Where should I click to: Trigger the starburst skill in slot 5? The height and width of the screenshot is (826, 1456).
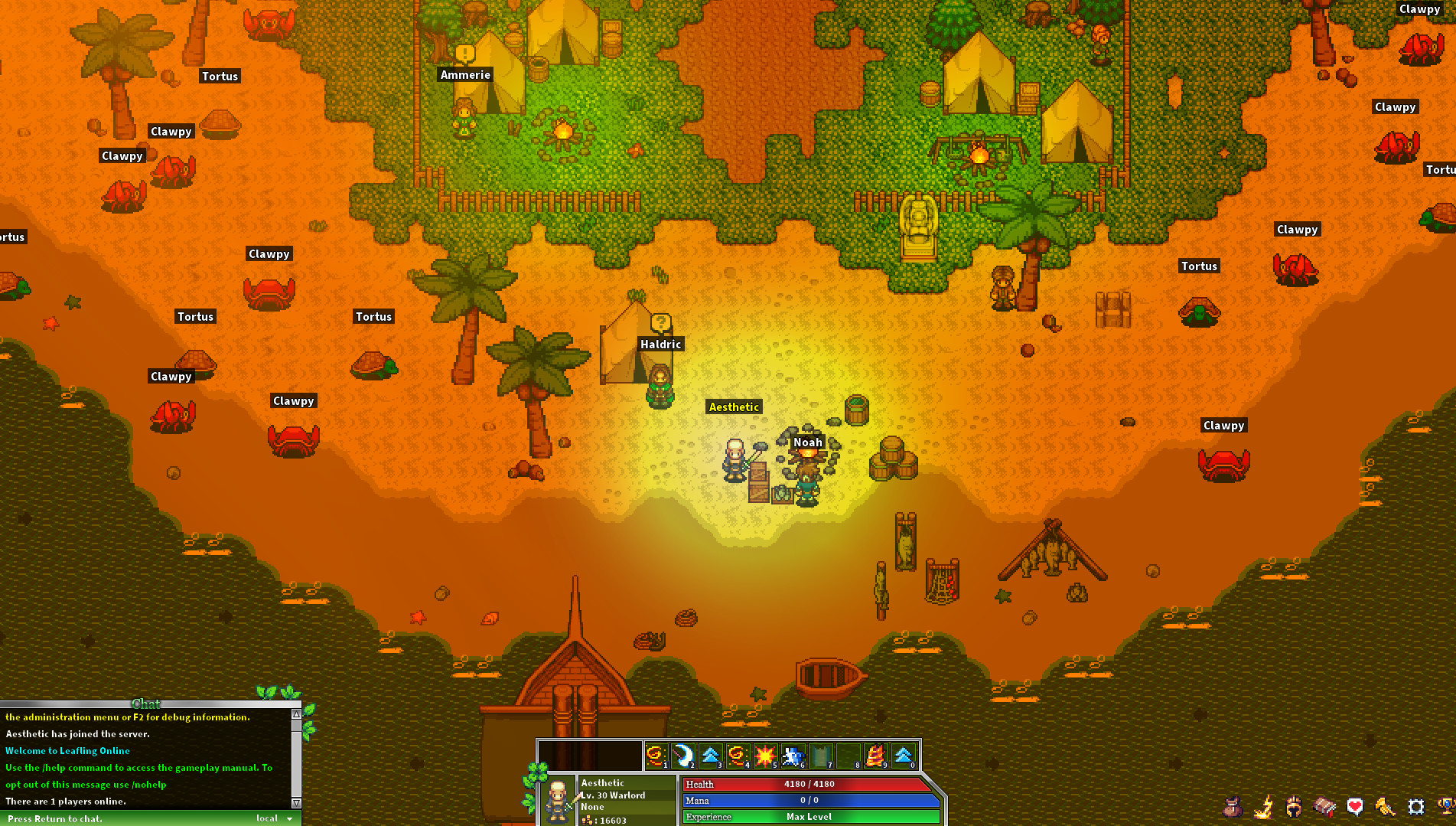click(x=766, y=755)
